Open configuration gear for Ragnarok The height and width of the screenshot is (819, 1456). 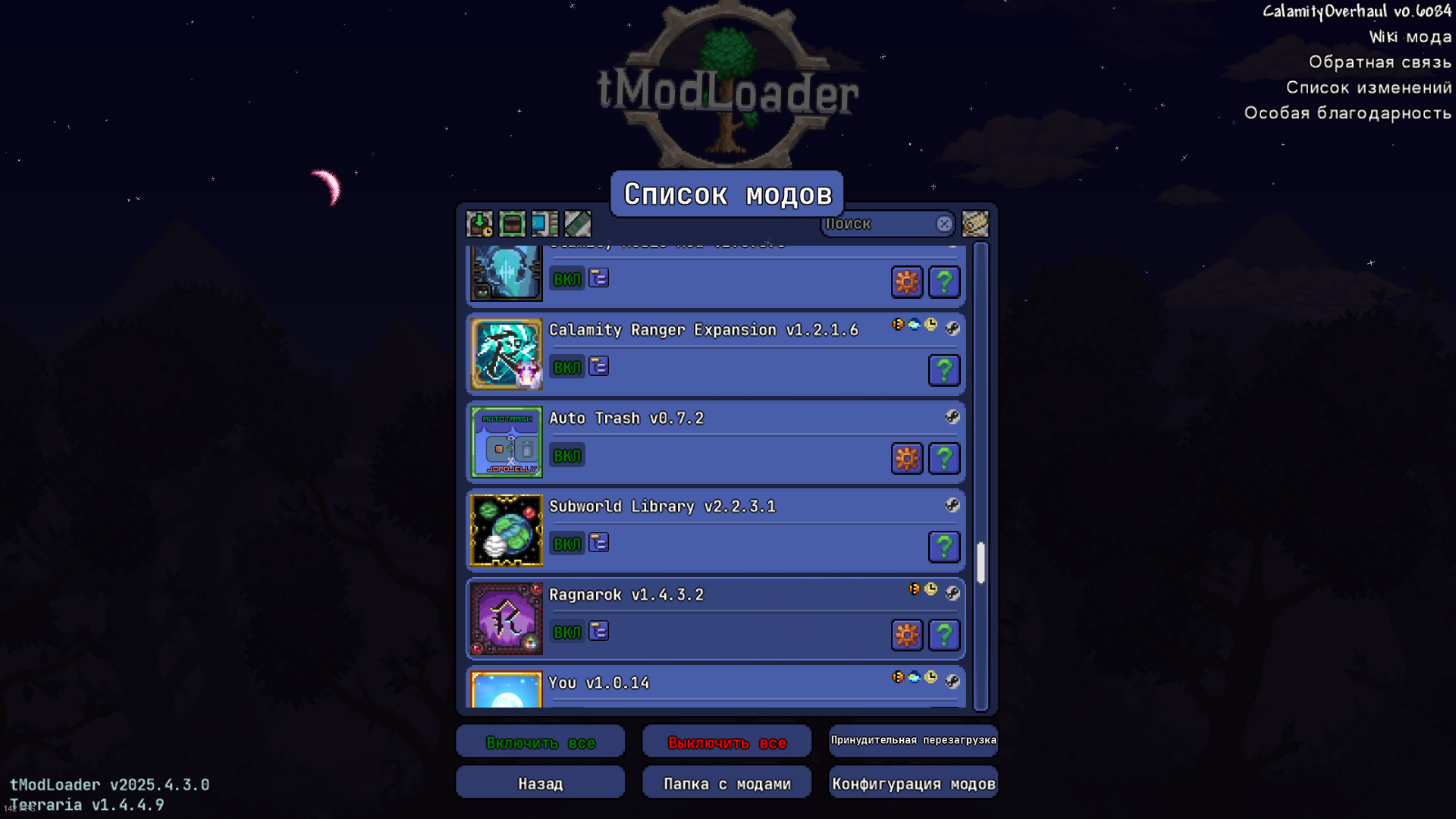point(907,635)
